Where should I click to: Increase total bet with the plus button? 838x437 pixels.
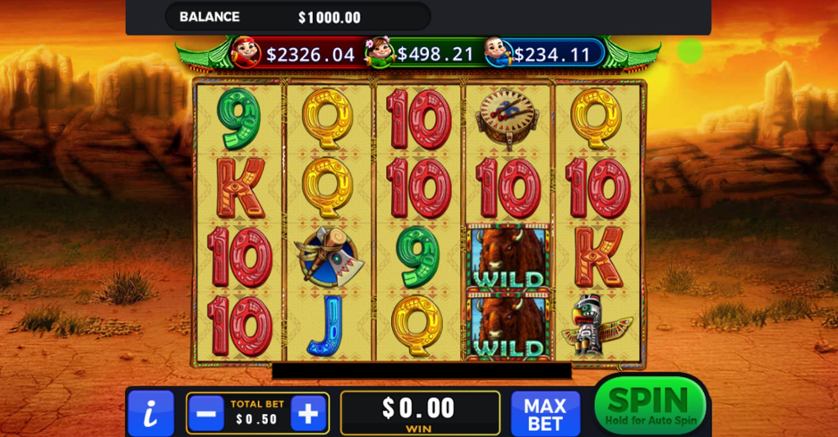pos(309,413)
